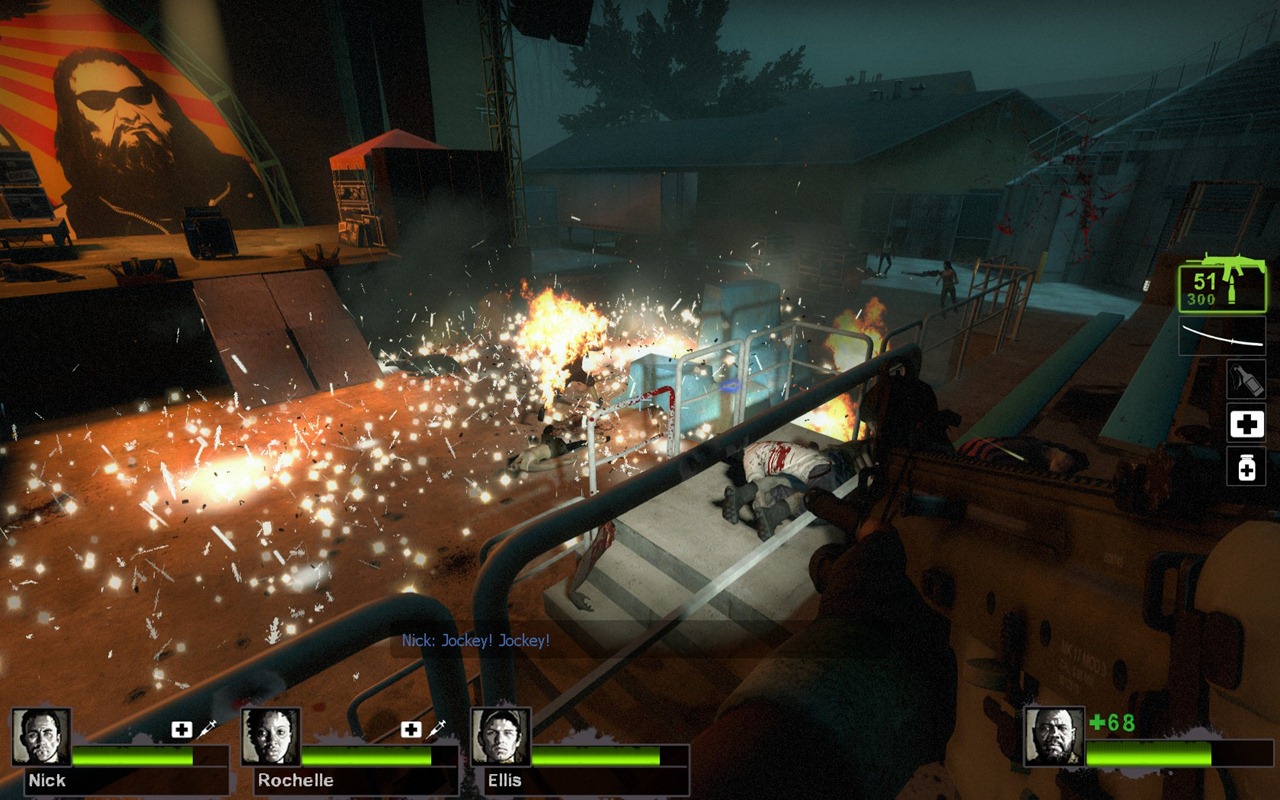The height and width of the screenshot is (800, 1280).
Task: Choose the first aid kit slot
Action: [1246, 424]
